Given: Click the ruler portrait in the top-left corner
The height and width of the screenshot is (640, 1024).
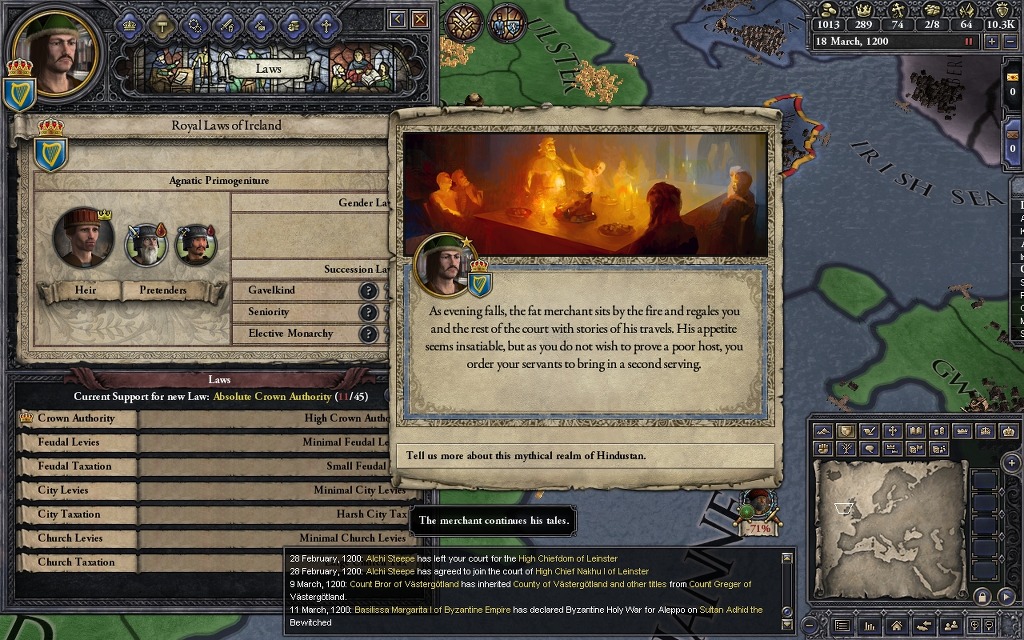Looking at the screenshot, I should tap(56, 48).
